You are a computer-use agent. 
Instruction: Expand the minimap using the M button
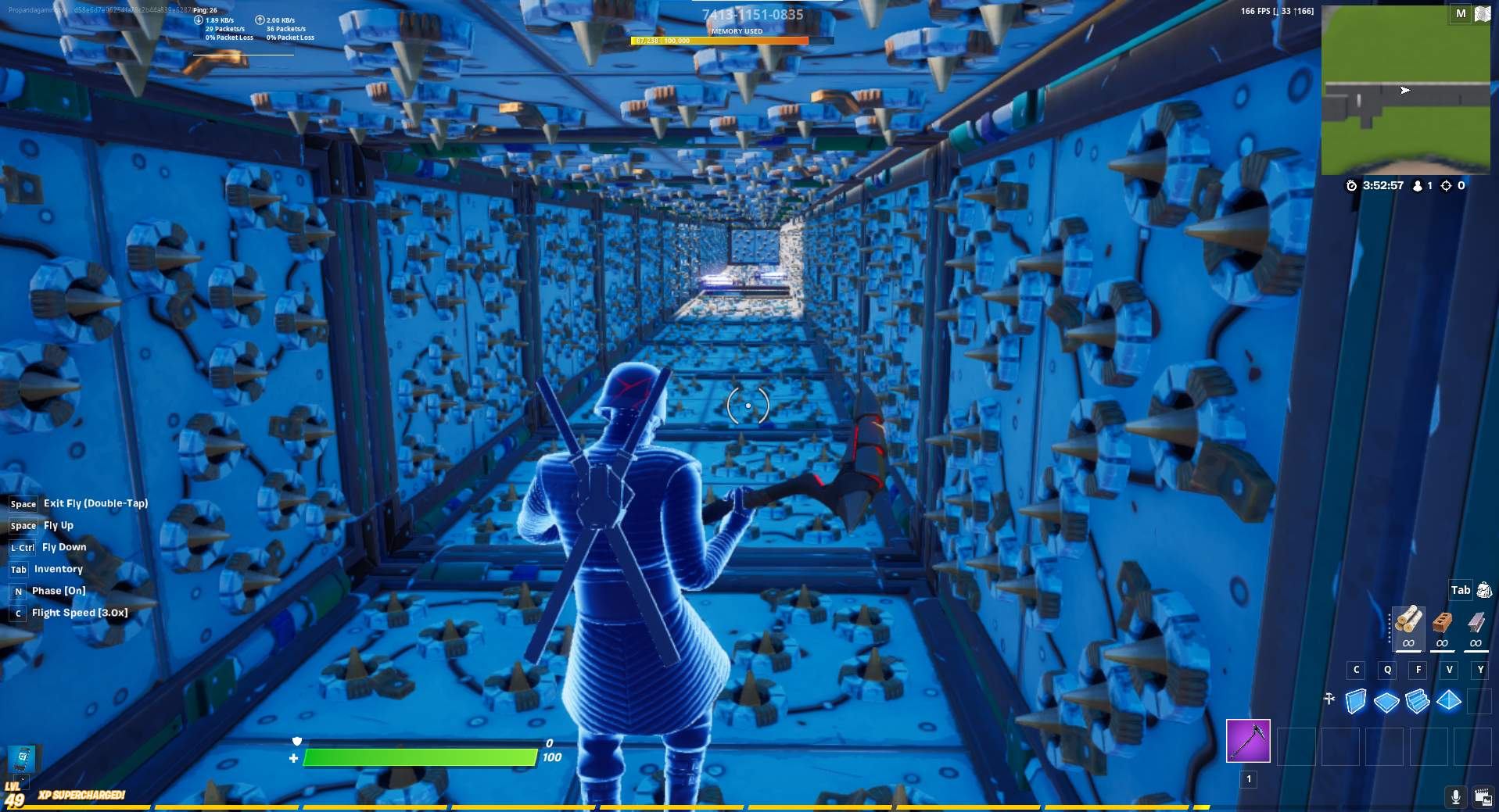pyautogui.click(x=1459, y=13)
